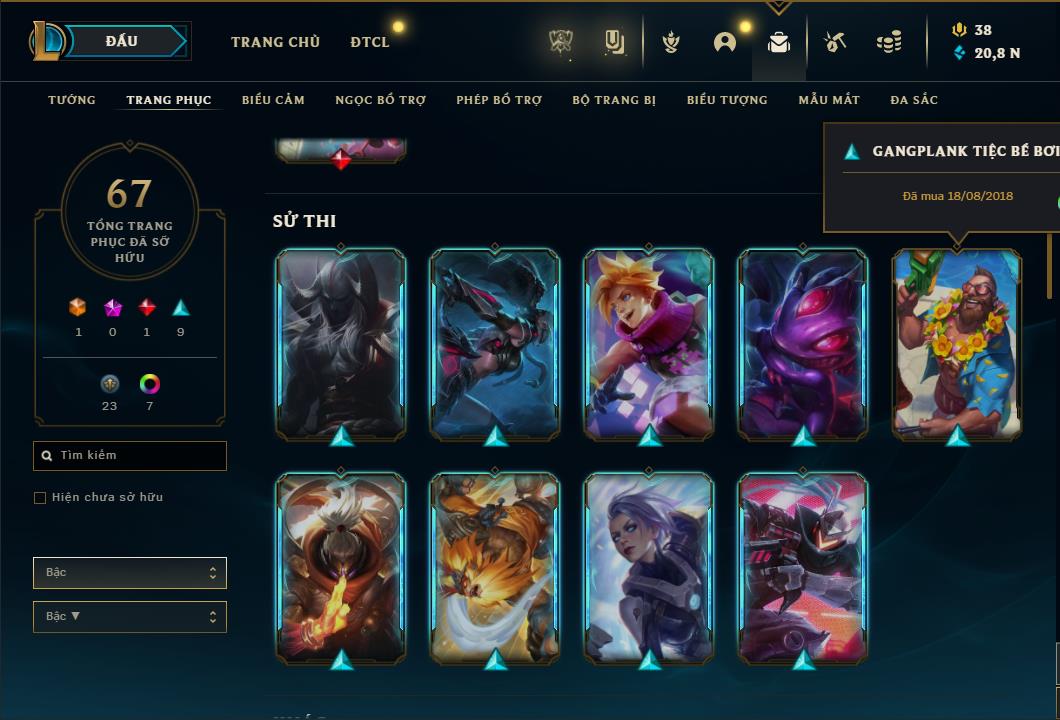Open the crafting hammer icon

pyautogui.click(x=835, y=42)
